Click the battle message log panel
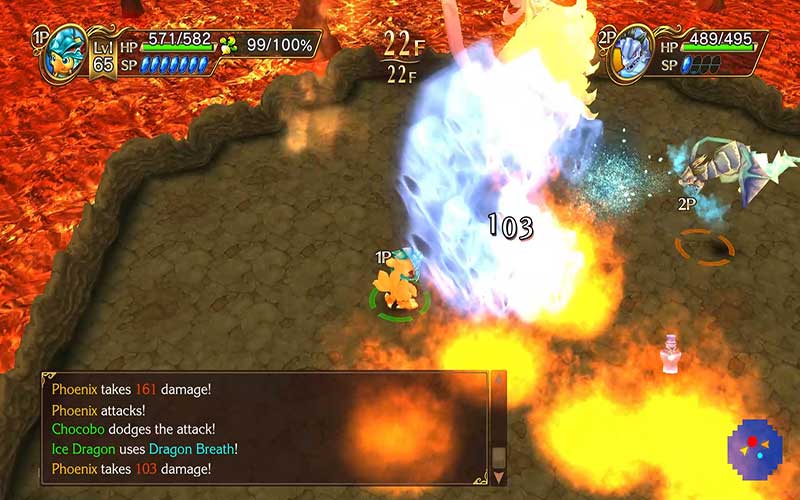800x500 pixels. pyautogui.click(x=265, y=428)
